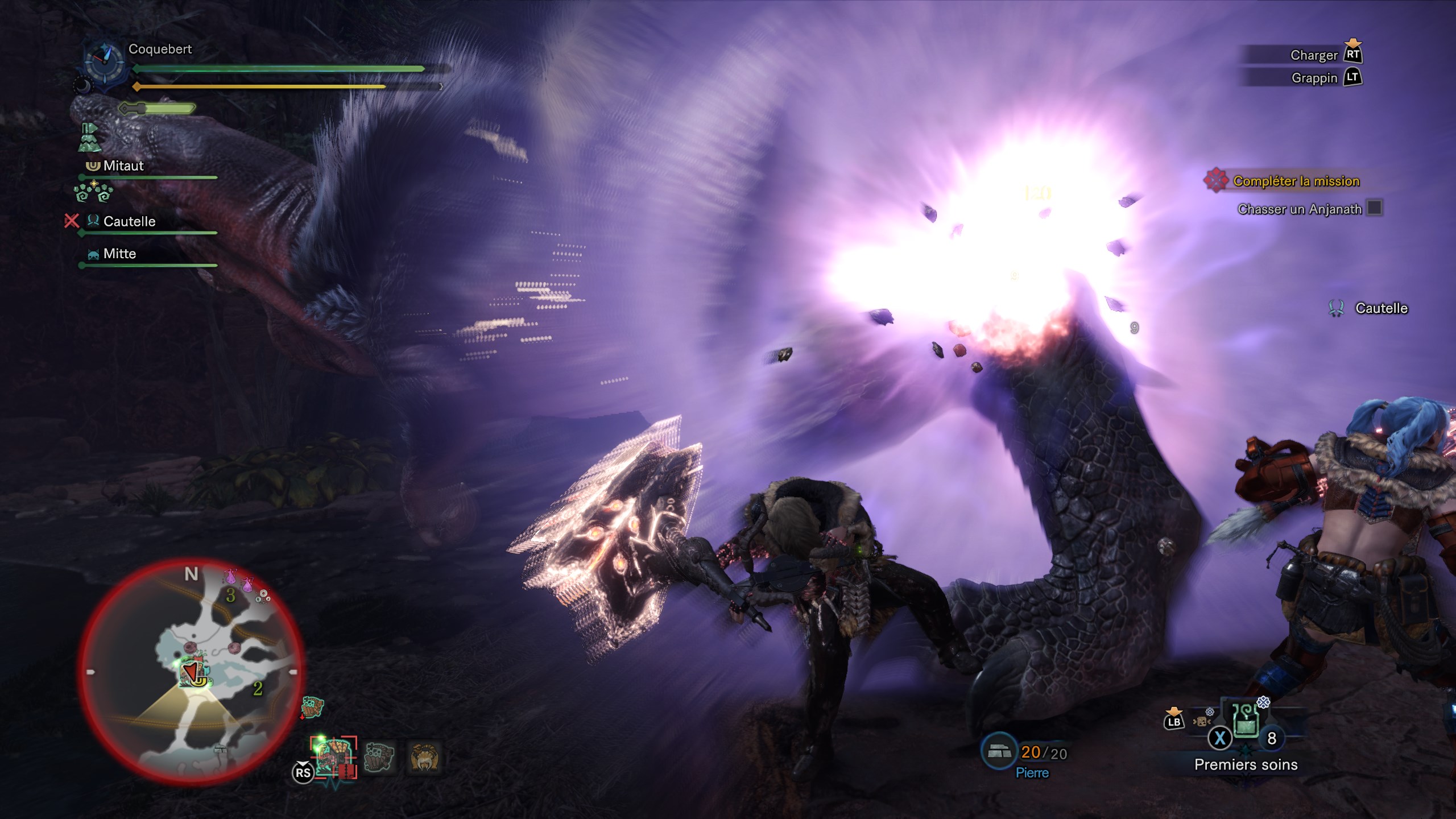1456x819 pixels.
Task: Select the Pierre slinger ammo icon
Action: (999, 752)
